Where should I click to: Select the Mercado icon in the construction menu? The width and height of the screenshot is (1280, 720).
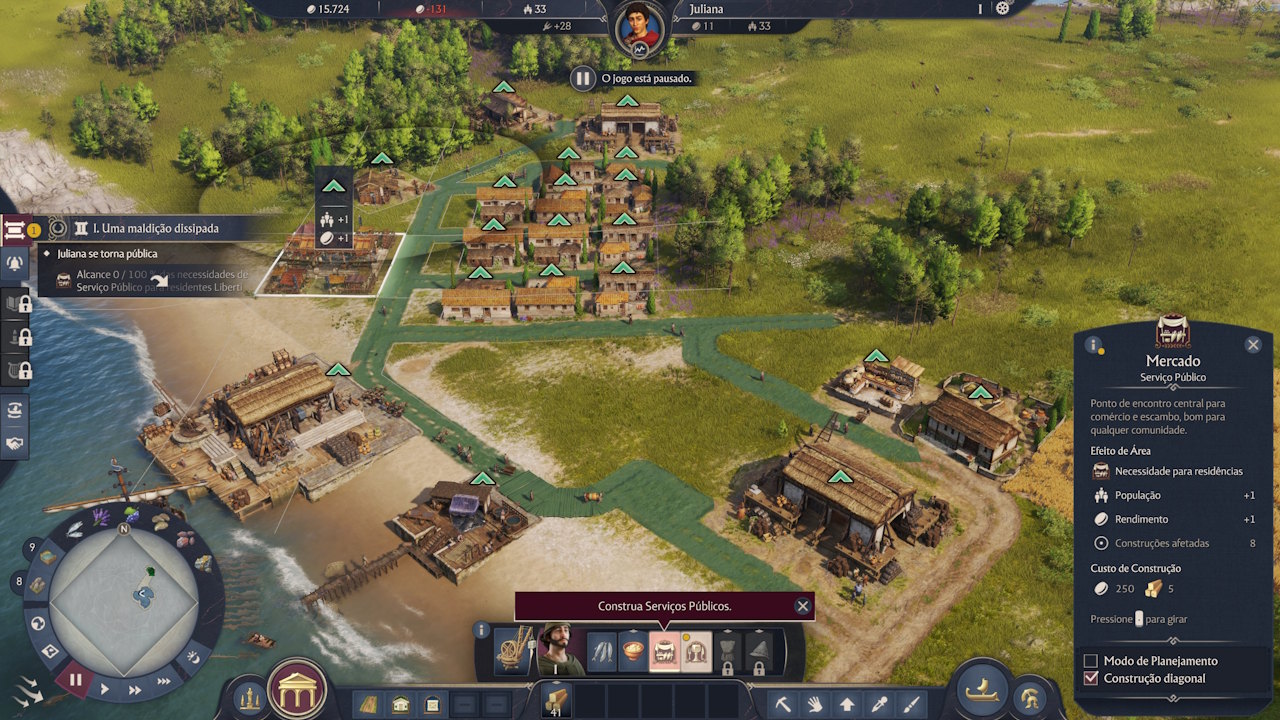click(x=664, y=651)
